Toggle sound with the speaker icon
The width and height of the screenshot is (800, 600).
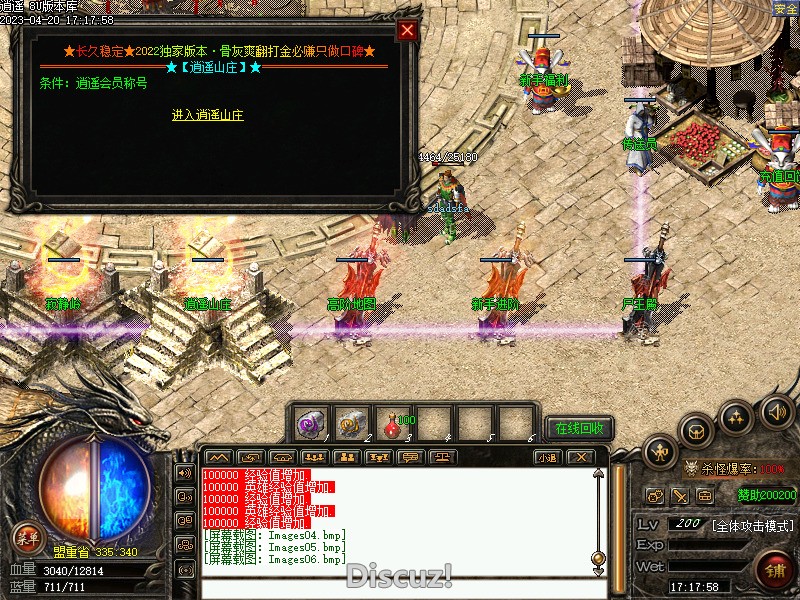tap(776, 411)
